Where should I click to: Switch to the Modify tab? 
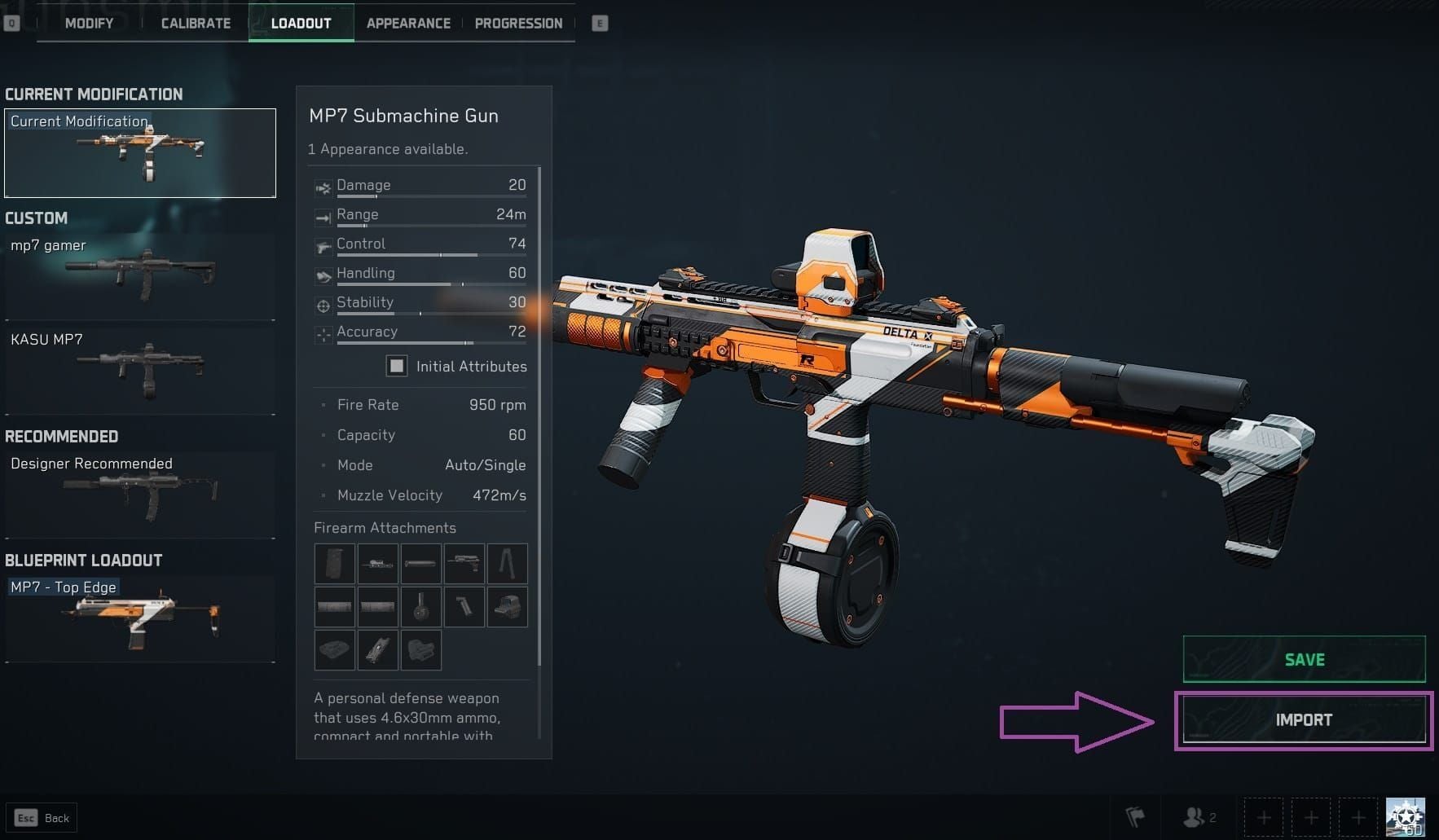click(89, 23)
